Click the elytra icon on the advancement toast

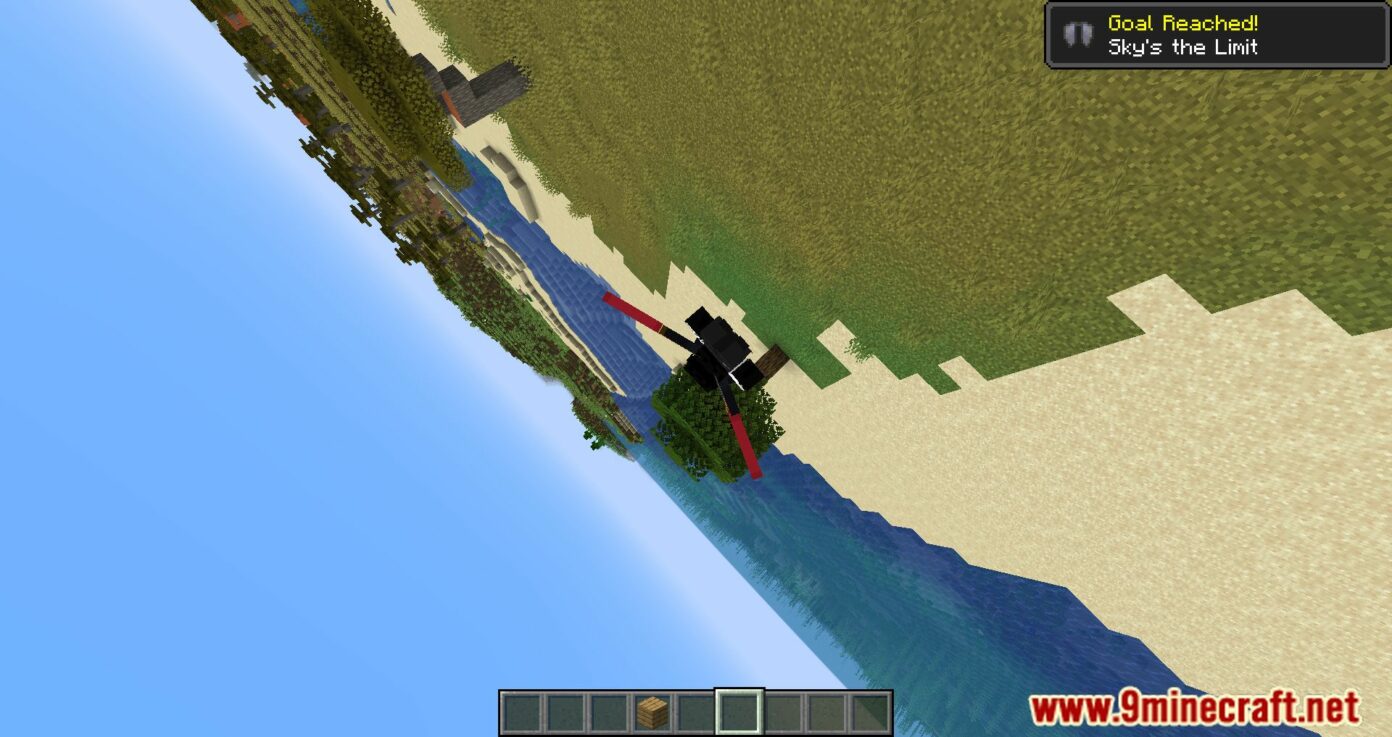pyautogui.click(x=1077, y=34)
